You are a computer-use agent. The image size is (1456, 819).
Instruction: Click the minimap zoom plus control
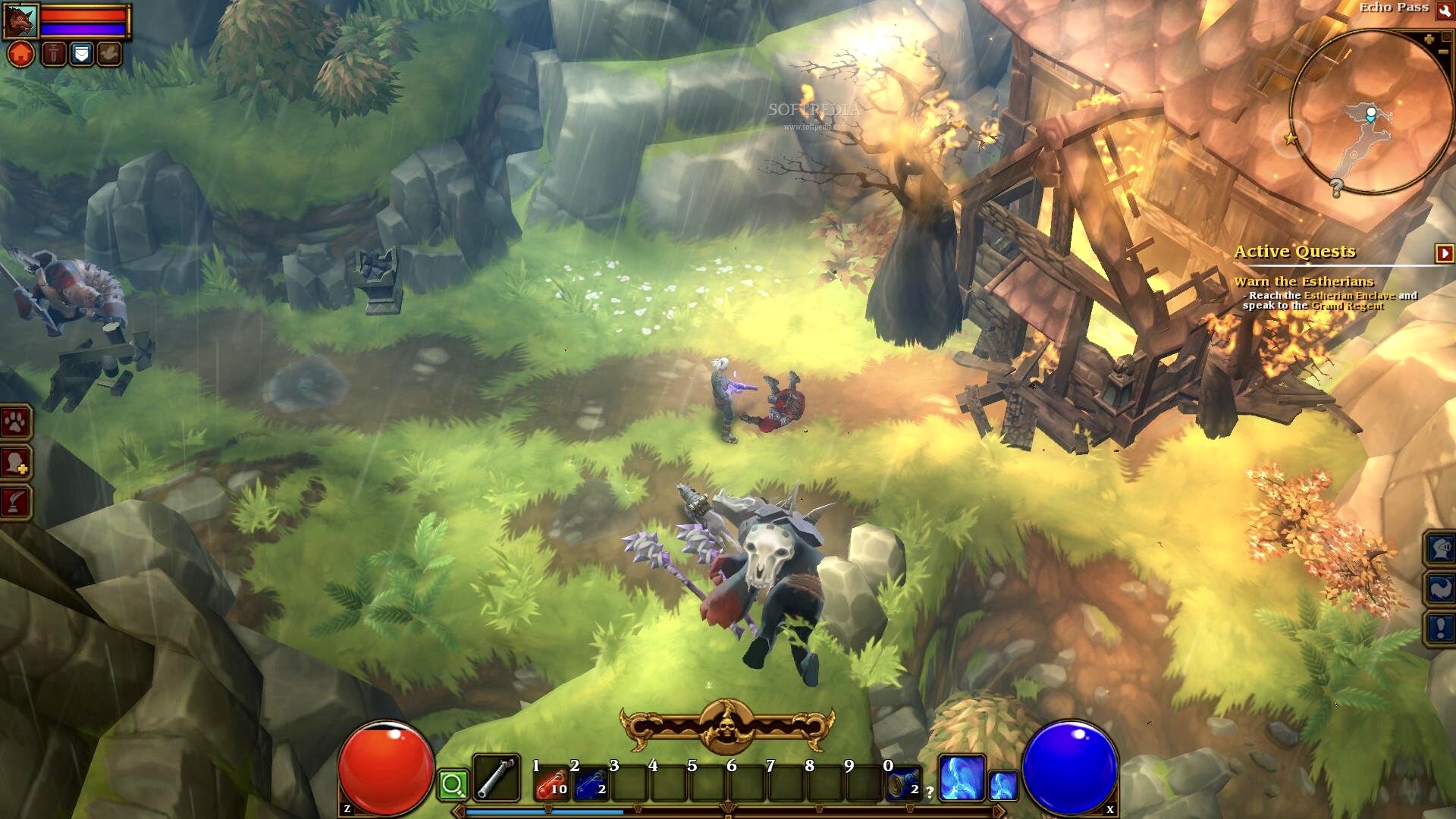1430,39
